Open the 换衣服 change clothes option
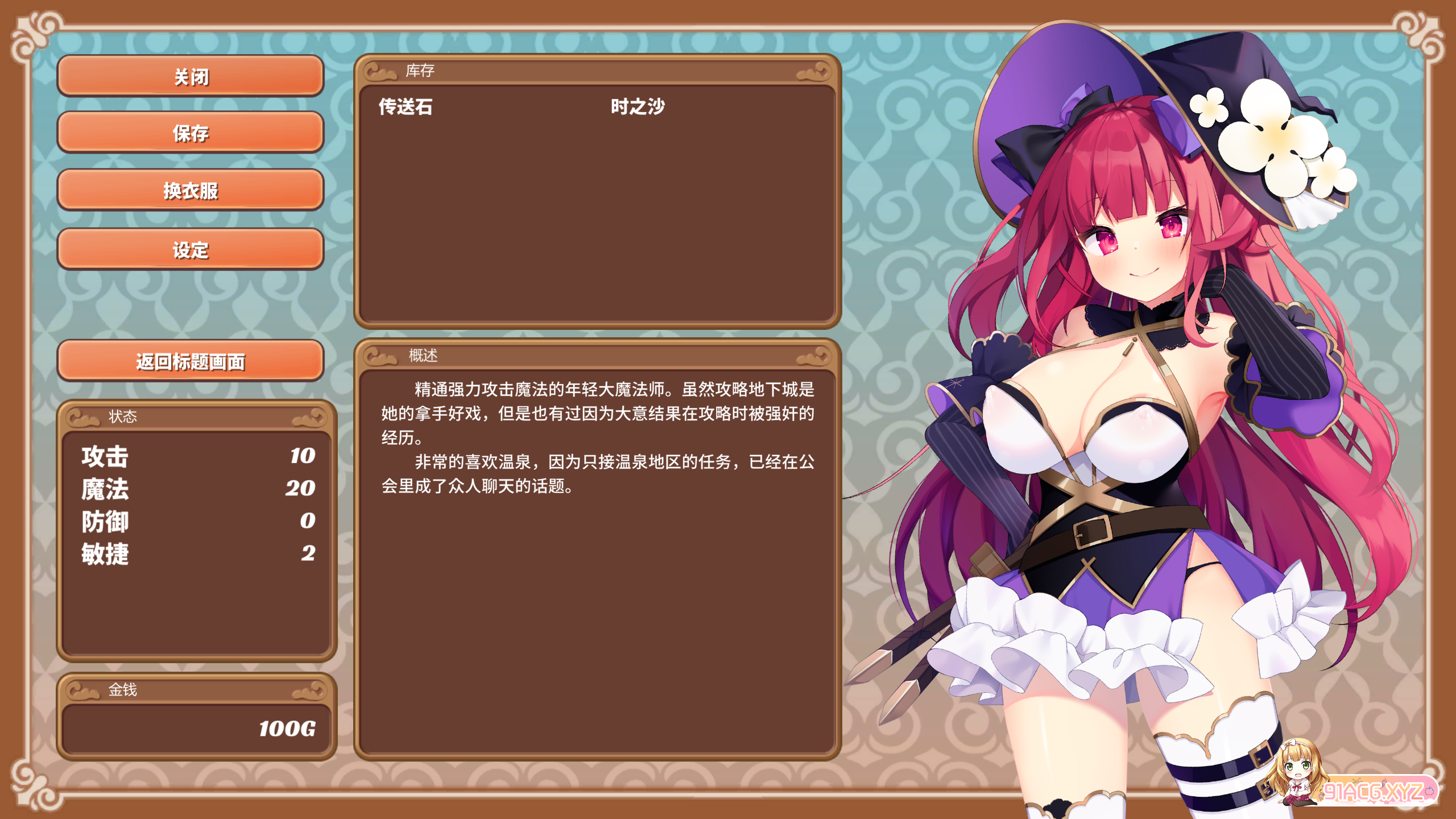This screenshot has width=1456, height=819. pyautogui.click(x=191, y=192)
